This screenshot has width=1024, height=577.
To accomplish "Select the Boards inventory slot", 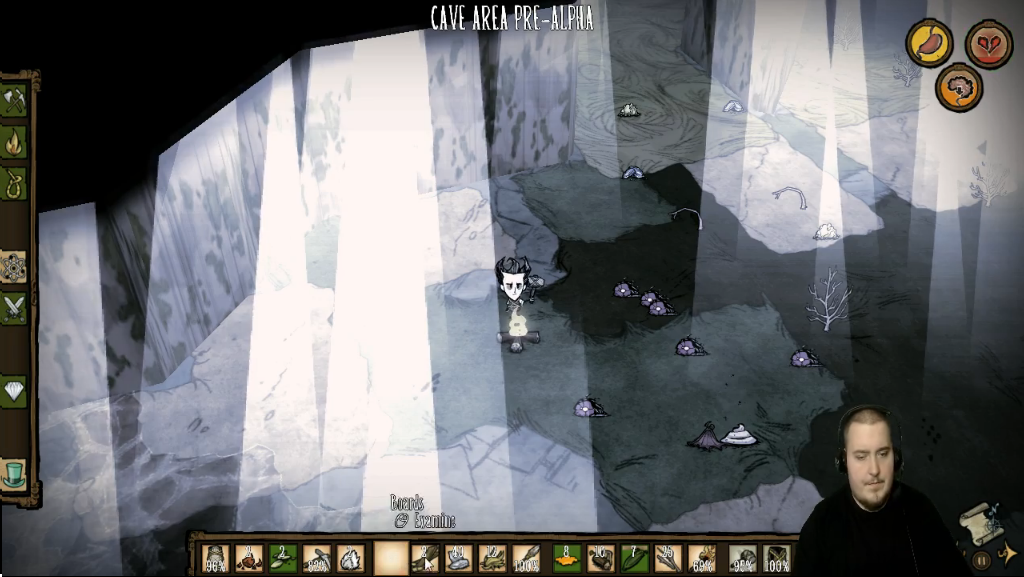I will coord(426,558).
